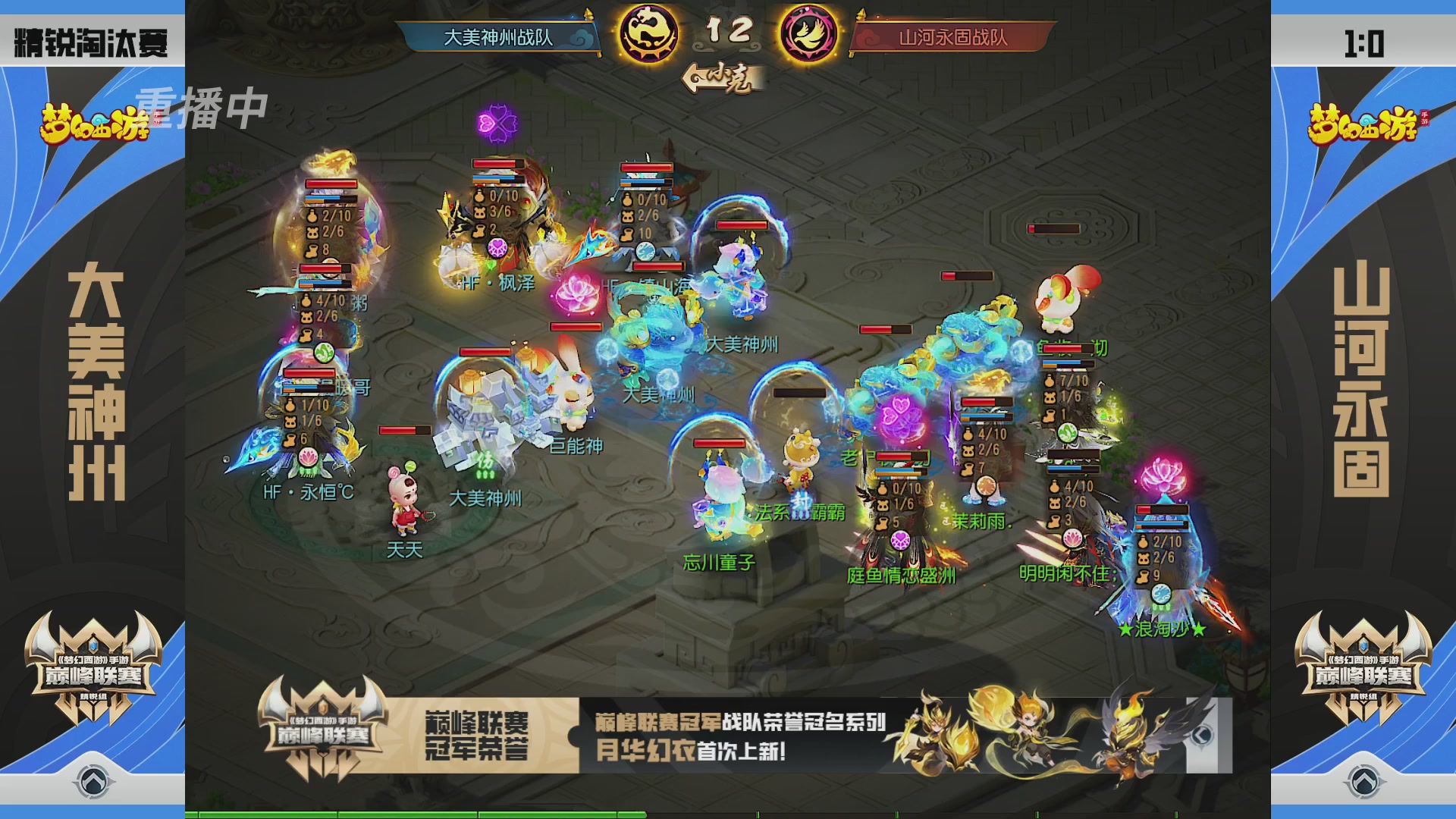Toggle the lotus buff icon above HF·永恒℃

(x=308, y=457)
